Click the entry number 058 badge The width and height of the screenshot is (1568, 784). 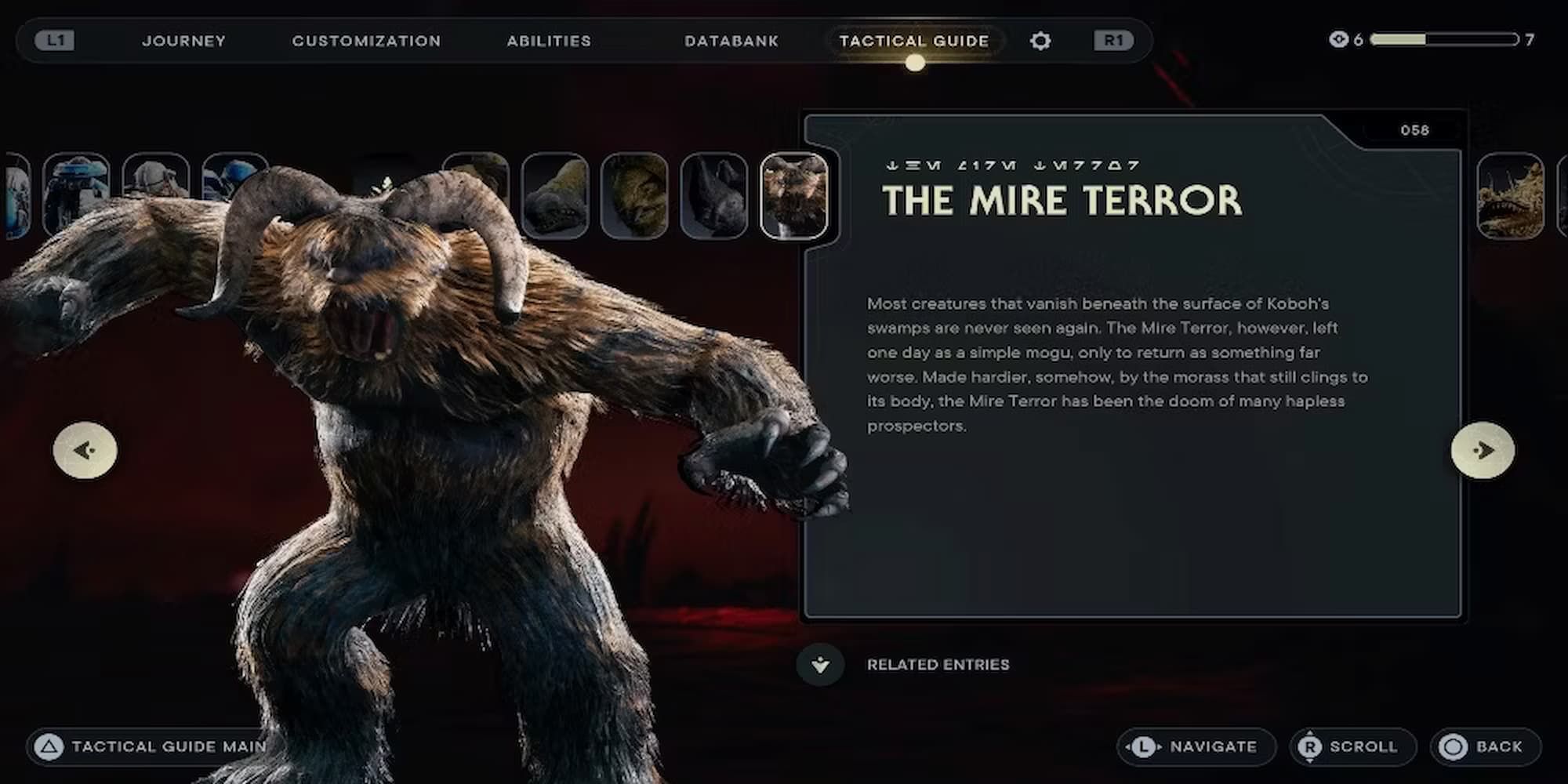(1415, 129)
